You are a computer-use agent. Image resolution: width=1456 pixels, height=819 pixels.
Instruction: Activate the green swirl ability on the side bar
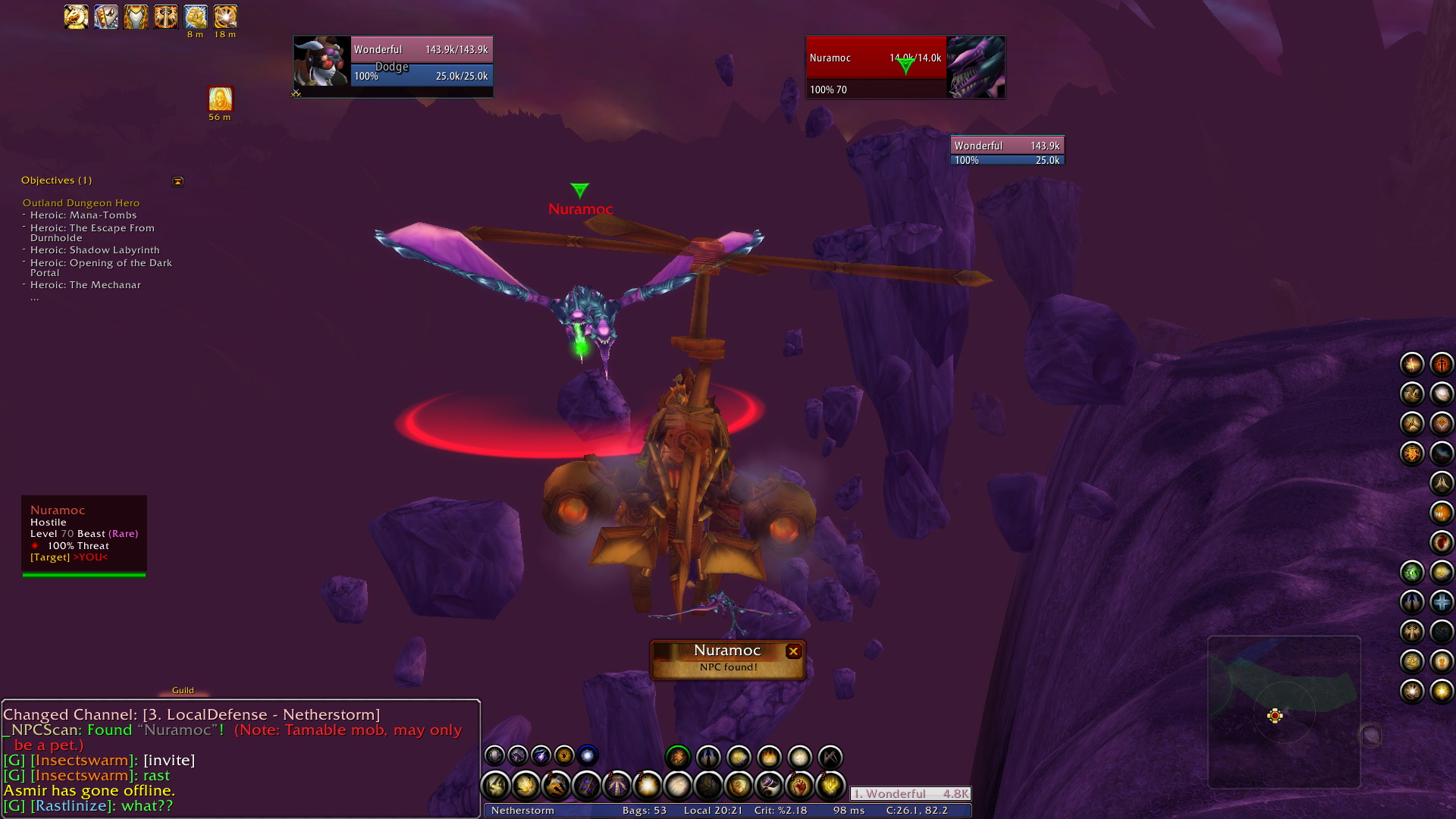coord(1411,573)
